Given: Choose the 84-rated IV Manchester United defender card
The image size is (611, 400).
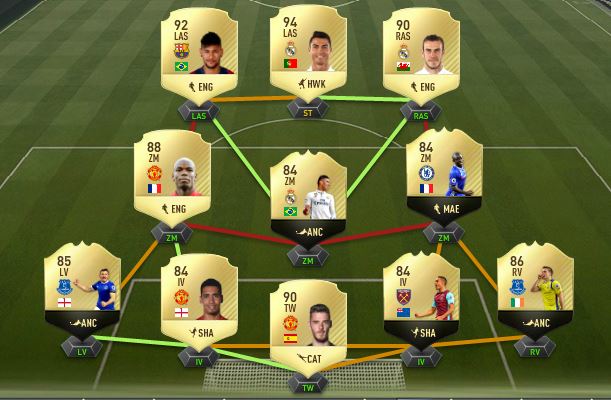Looking at the screenshot, I should point(197,300).
